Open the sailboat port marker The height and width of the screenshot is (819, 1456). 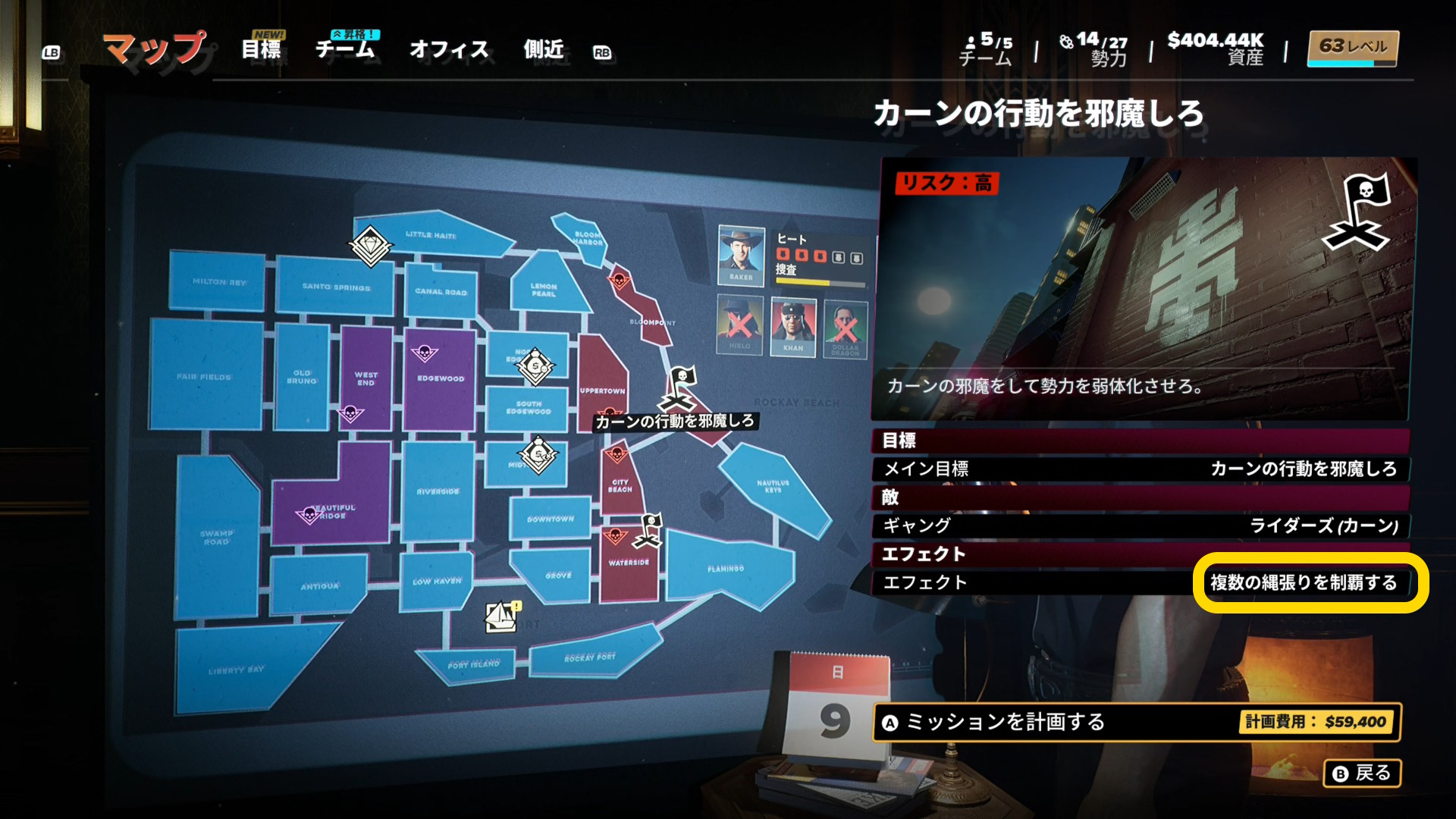click(x=501, y=617)
